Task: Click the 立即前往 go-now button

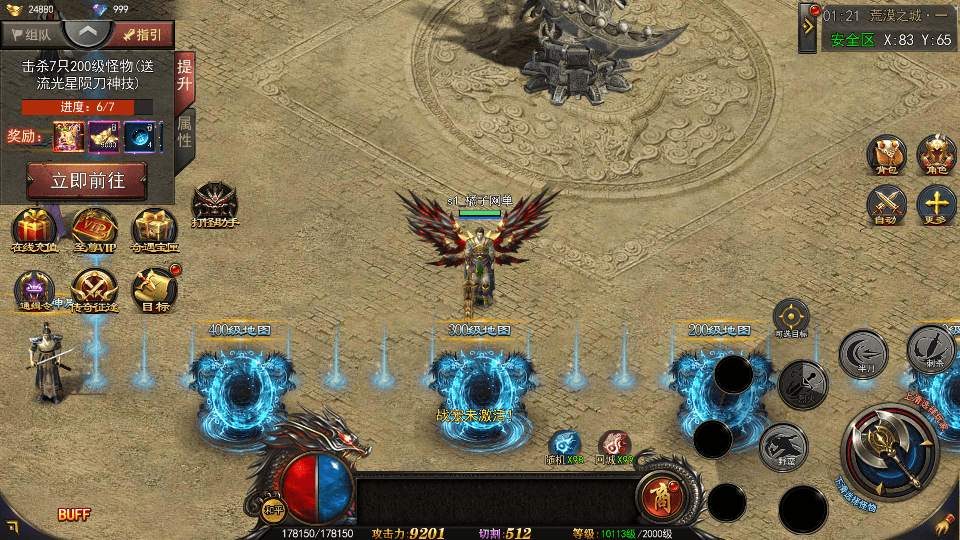Action: [88, 181]
